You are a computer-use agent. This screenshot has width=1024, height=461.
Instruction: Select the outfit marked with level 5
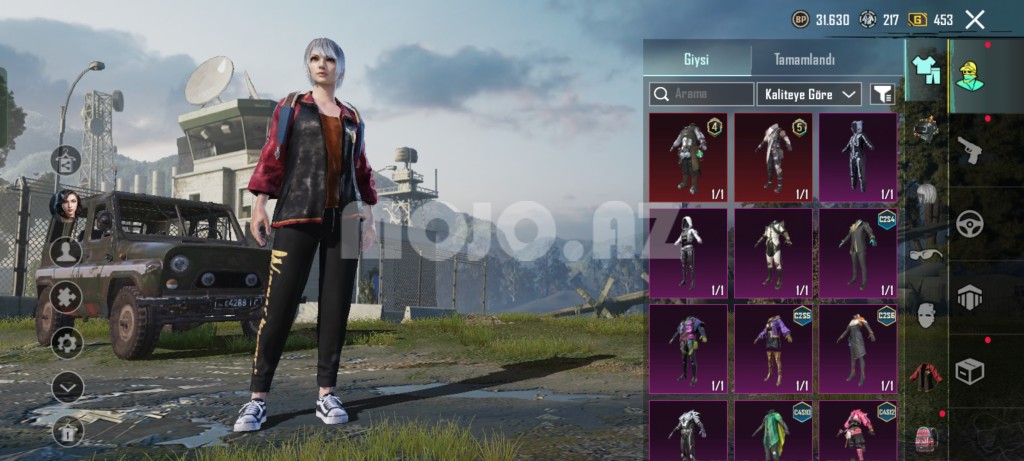tap(774, 157)
